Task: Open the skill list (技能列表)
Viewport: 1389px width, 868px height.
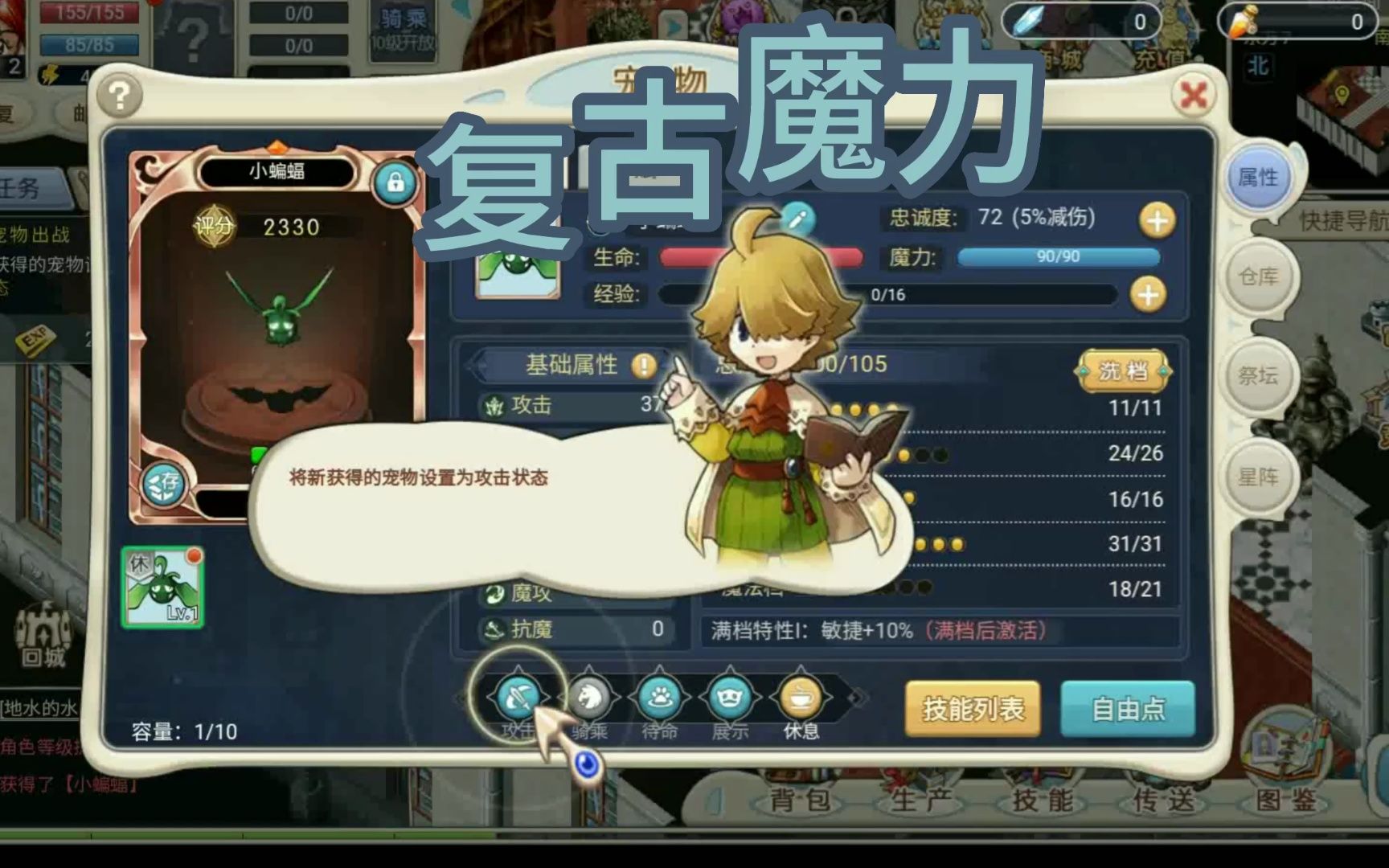Action: [x=973, y=709]
